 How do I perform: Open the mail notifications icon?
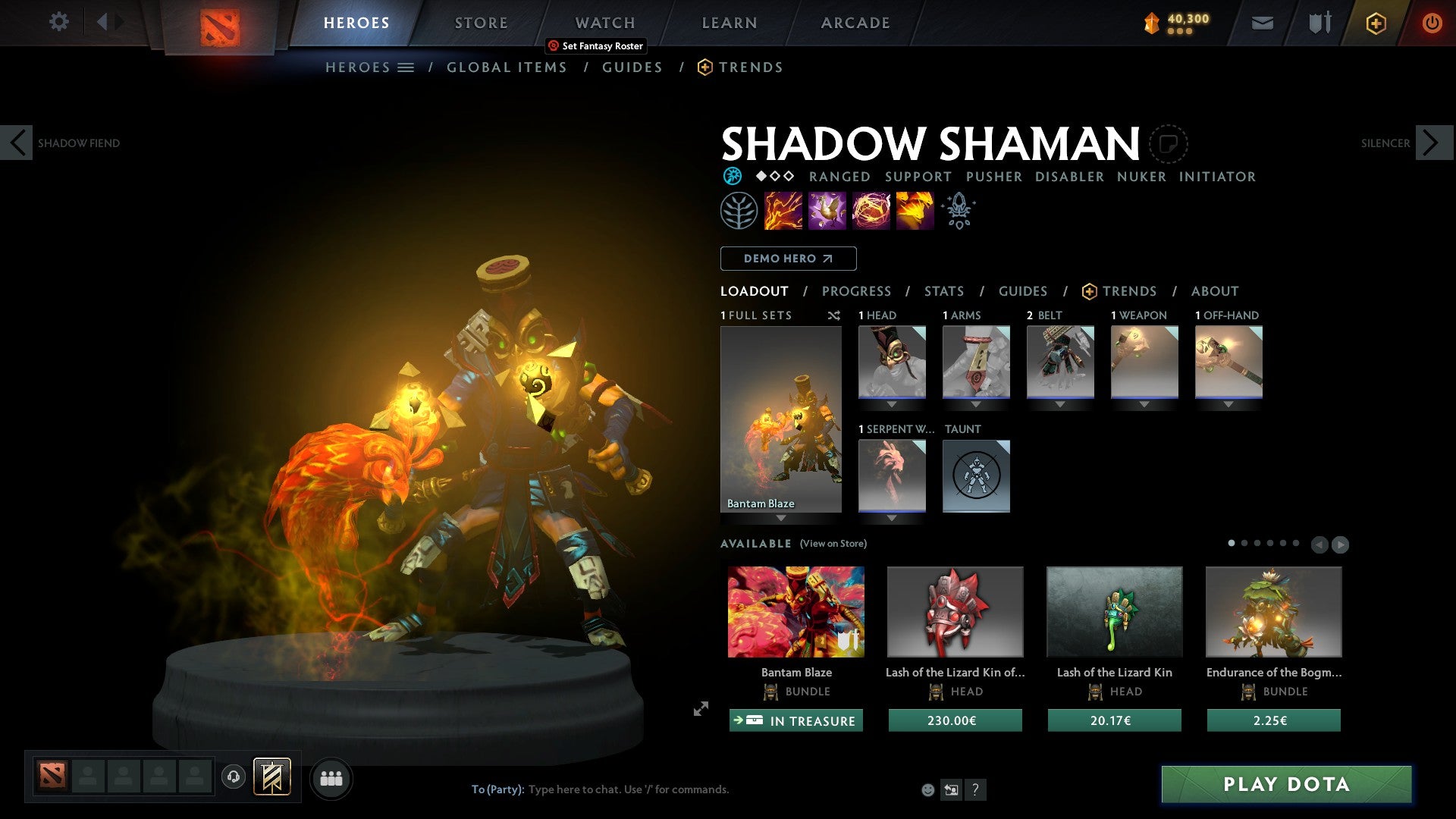pos(1263,23)
